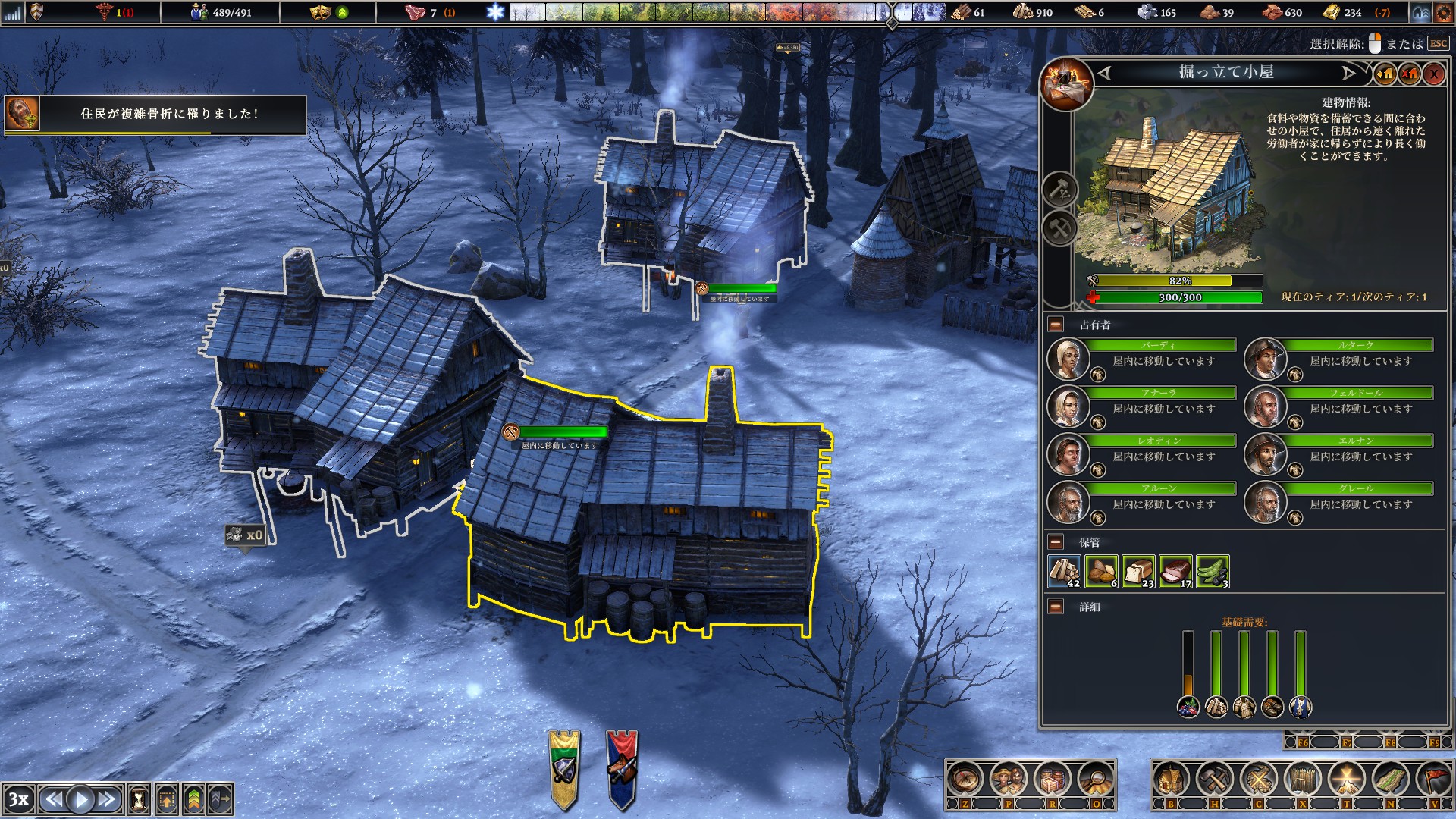Collapse the 保管 storage section
Viewport: 1456px width, 819px height.
coord(1054,541)
